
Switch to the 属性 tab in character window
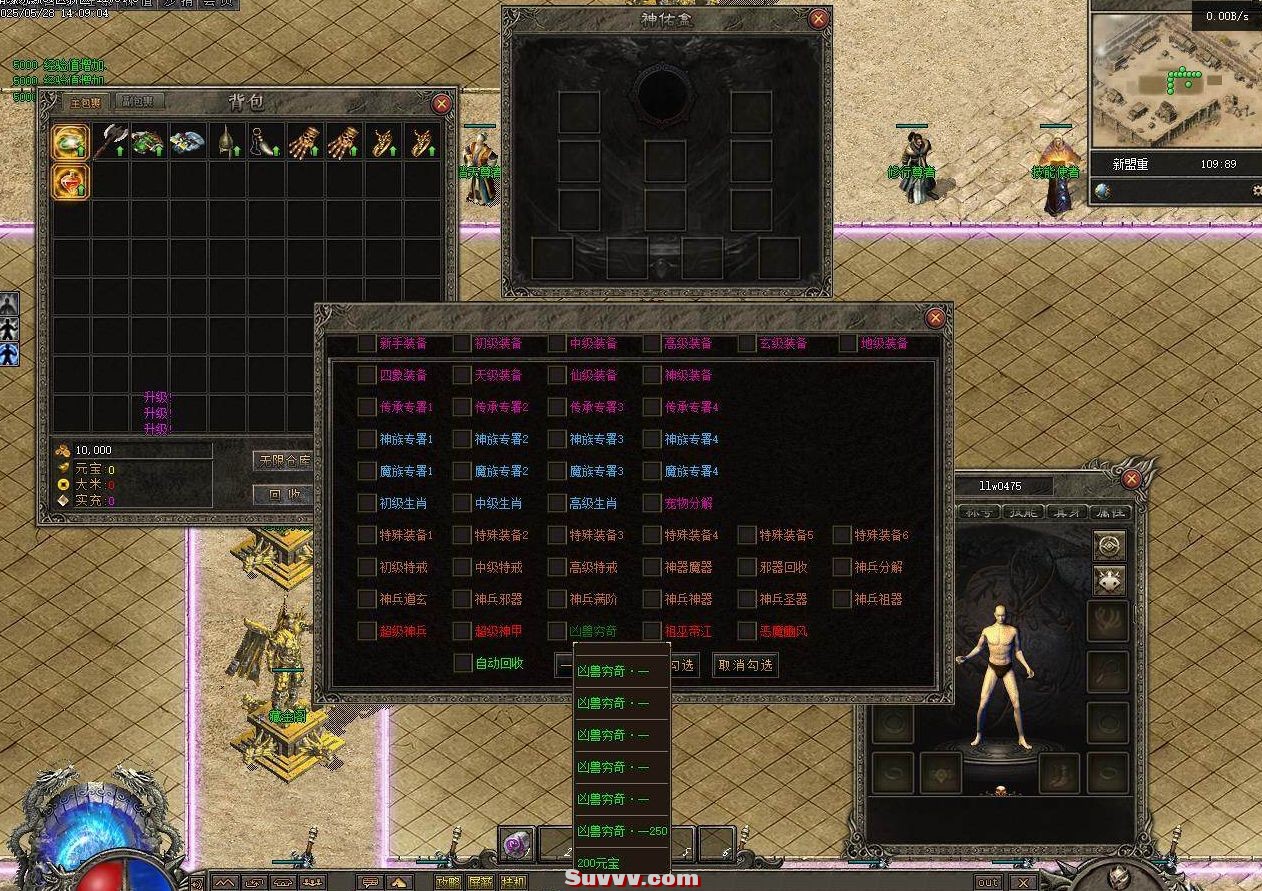tap(1111, 512)
